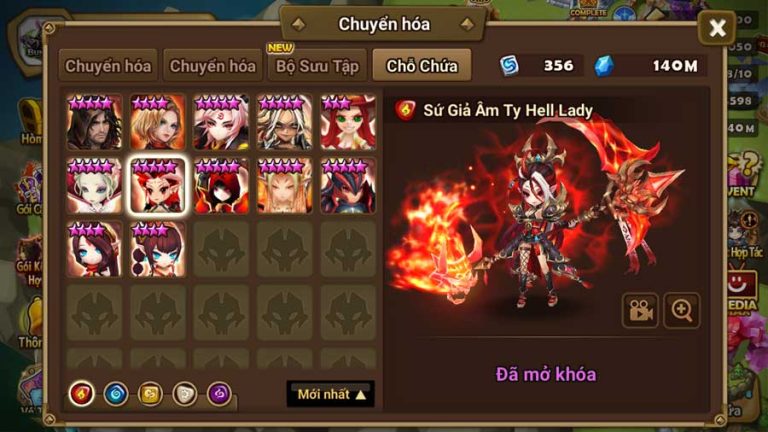Select the red-haired green-eyed girl portrait
This screenshot has width=768, height=432.
(x=348, y=123)
